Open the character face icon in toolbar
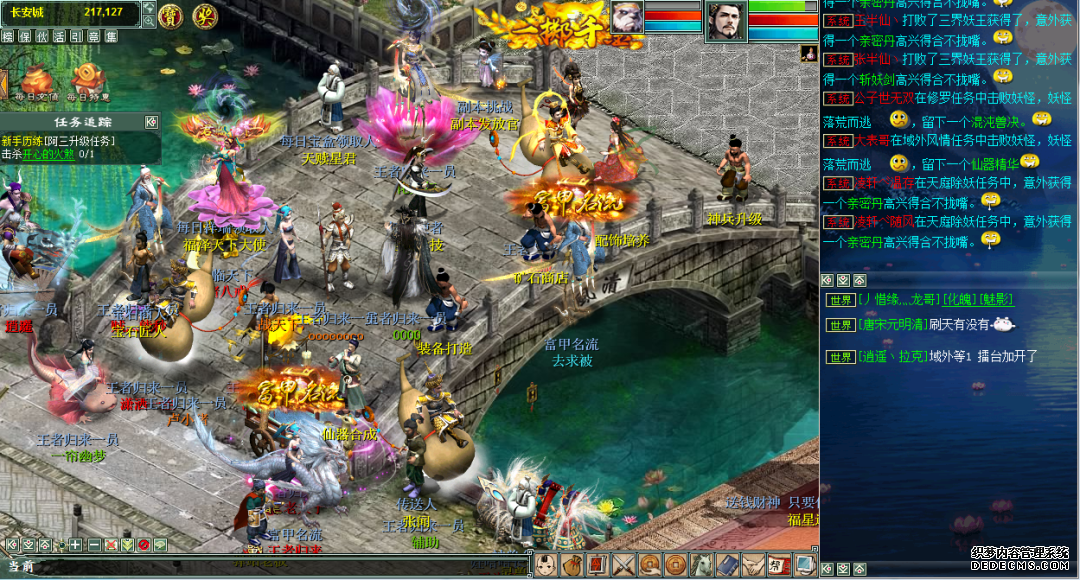Image resolution: width=1080 pixels, height=580 pixels. pyautogui.click(x=546, y=565)
